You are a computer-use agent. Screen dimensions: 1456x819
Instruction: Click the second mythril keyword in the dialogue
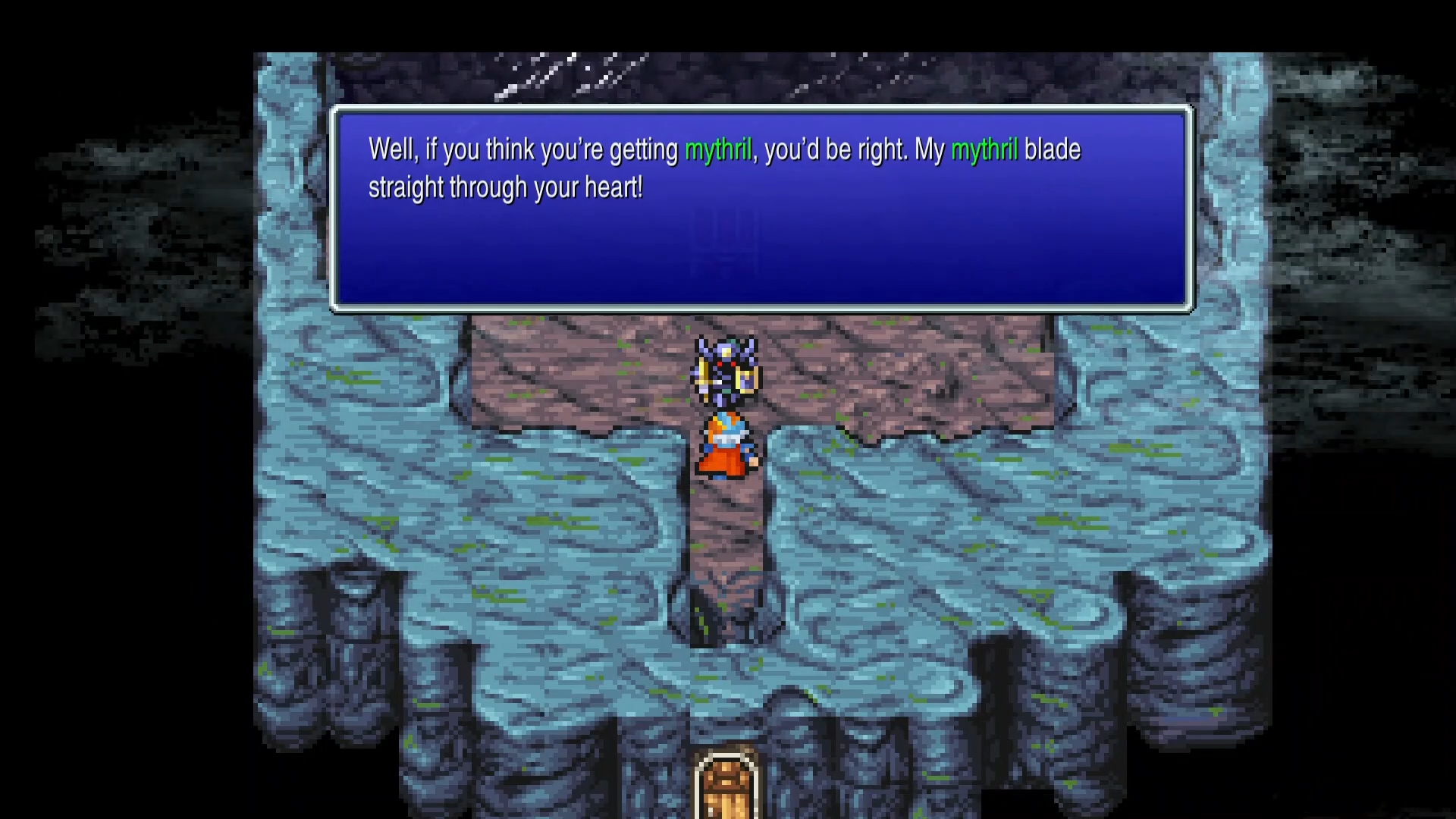985,149
